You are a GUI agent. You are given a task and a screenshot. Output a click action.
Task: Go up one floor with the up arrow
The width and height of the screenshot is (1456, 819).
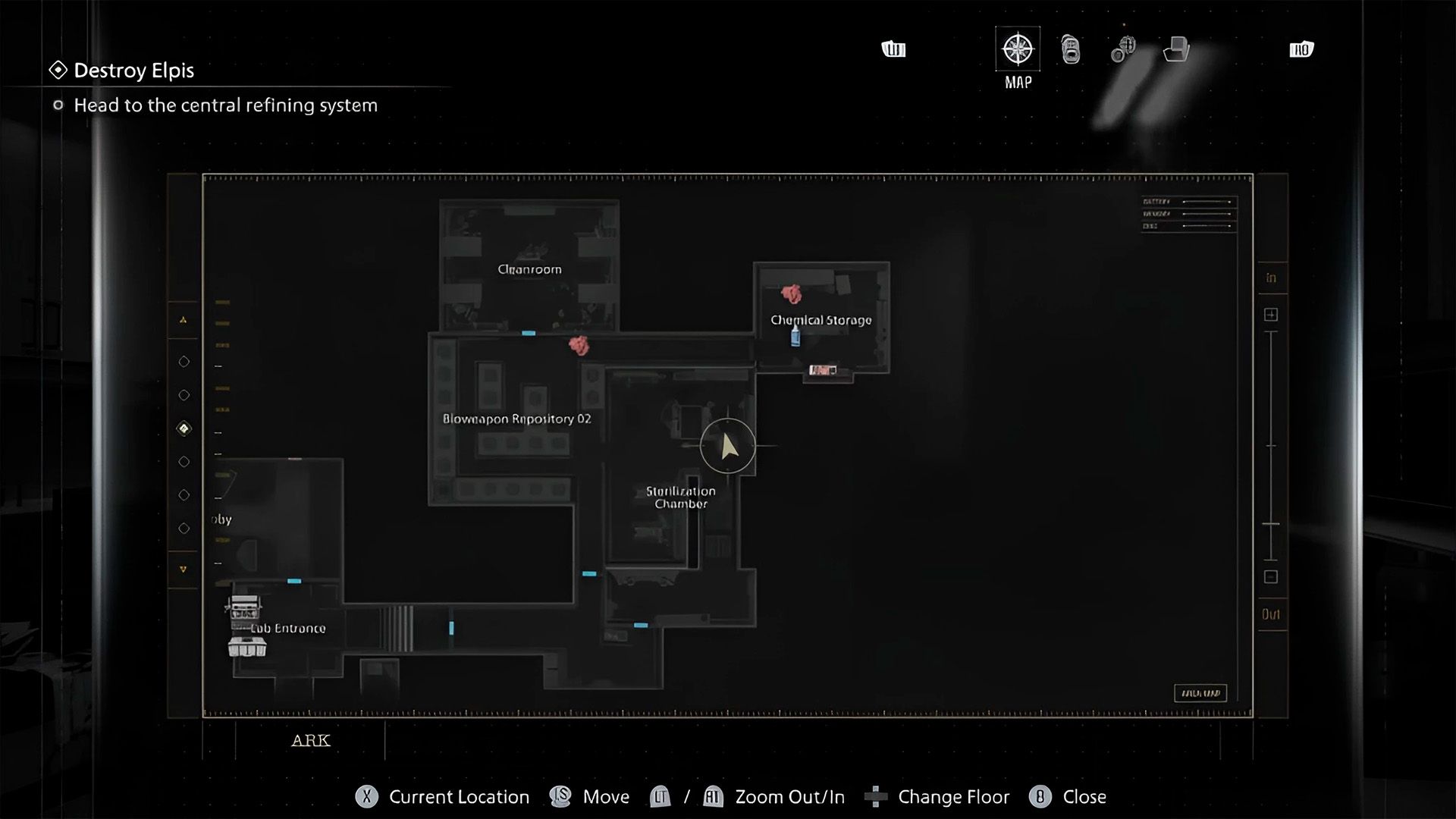click(183, 320)
